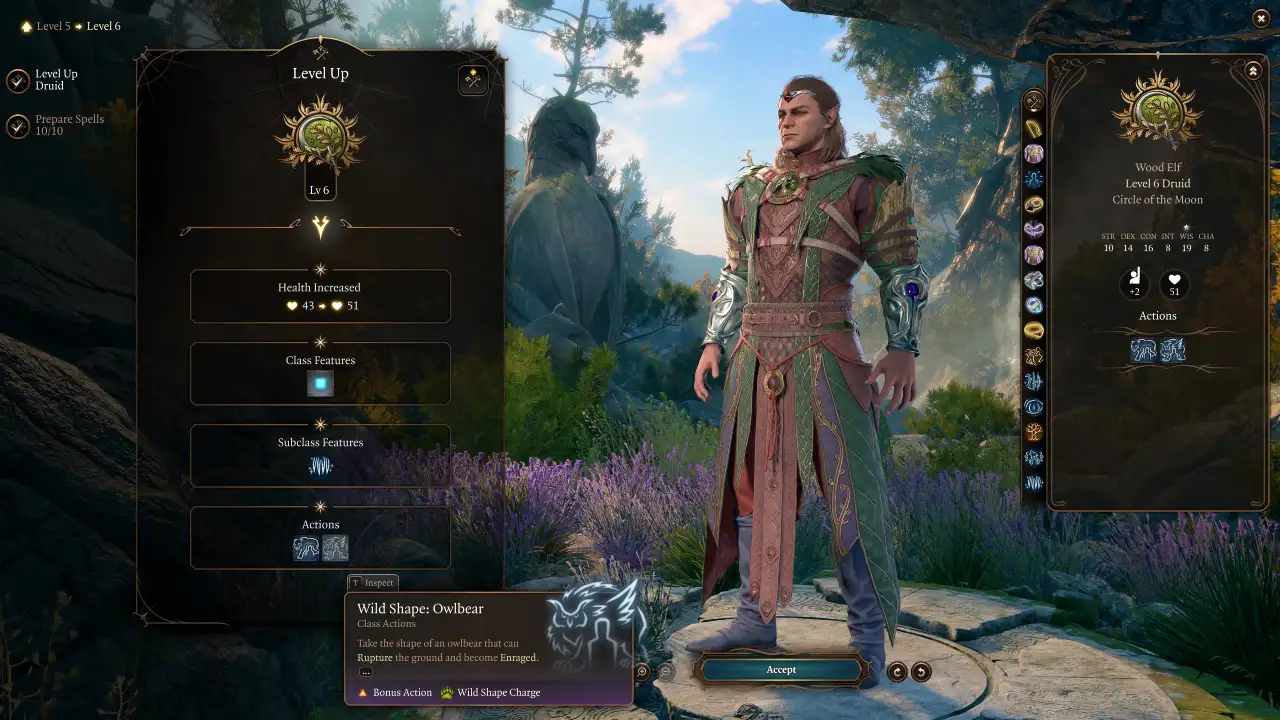The height and width of the screenshot is (720, 1280).
Task: Expand the Wild Shape tooltip ellipsis
Action: pos(366,672)
